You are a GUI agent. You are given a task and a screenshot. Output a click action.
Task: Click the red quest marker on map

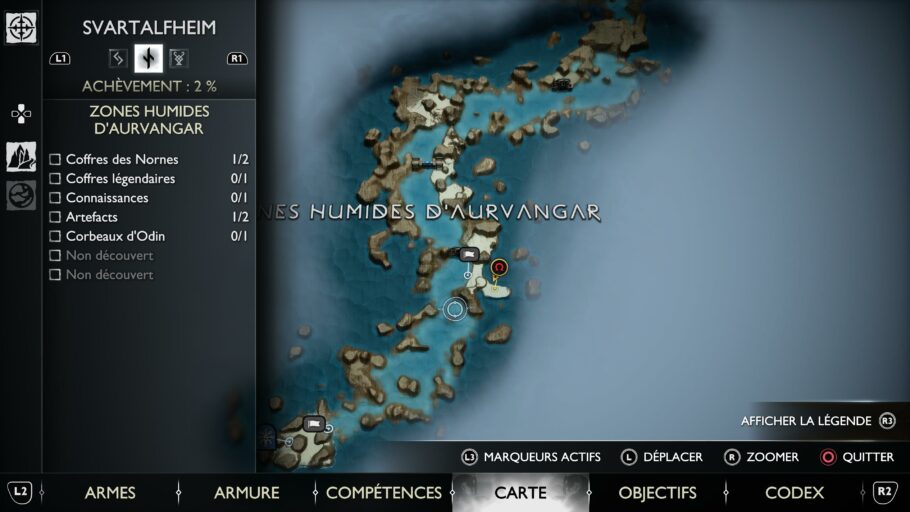498,268
